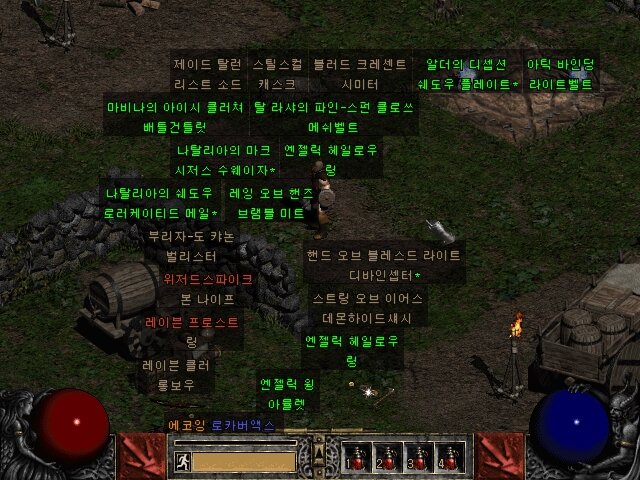Viewport: 640px width, 480px height.
Task: Click the 알더의 디셉션 쉐도우 플레이트 label
Action: (467, 74)
